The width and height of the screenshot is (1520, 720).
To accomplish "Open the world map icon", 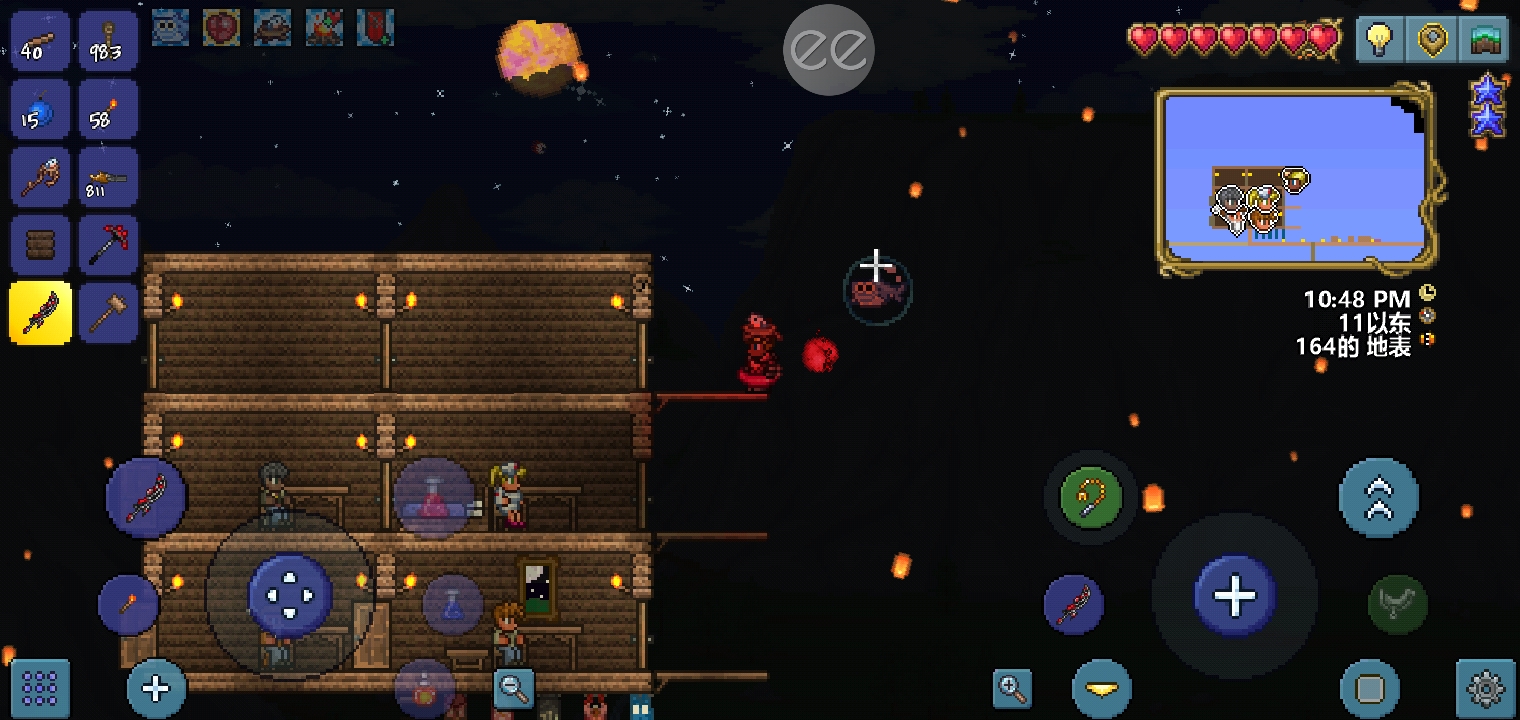I will tap(1485, 41).
